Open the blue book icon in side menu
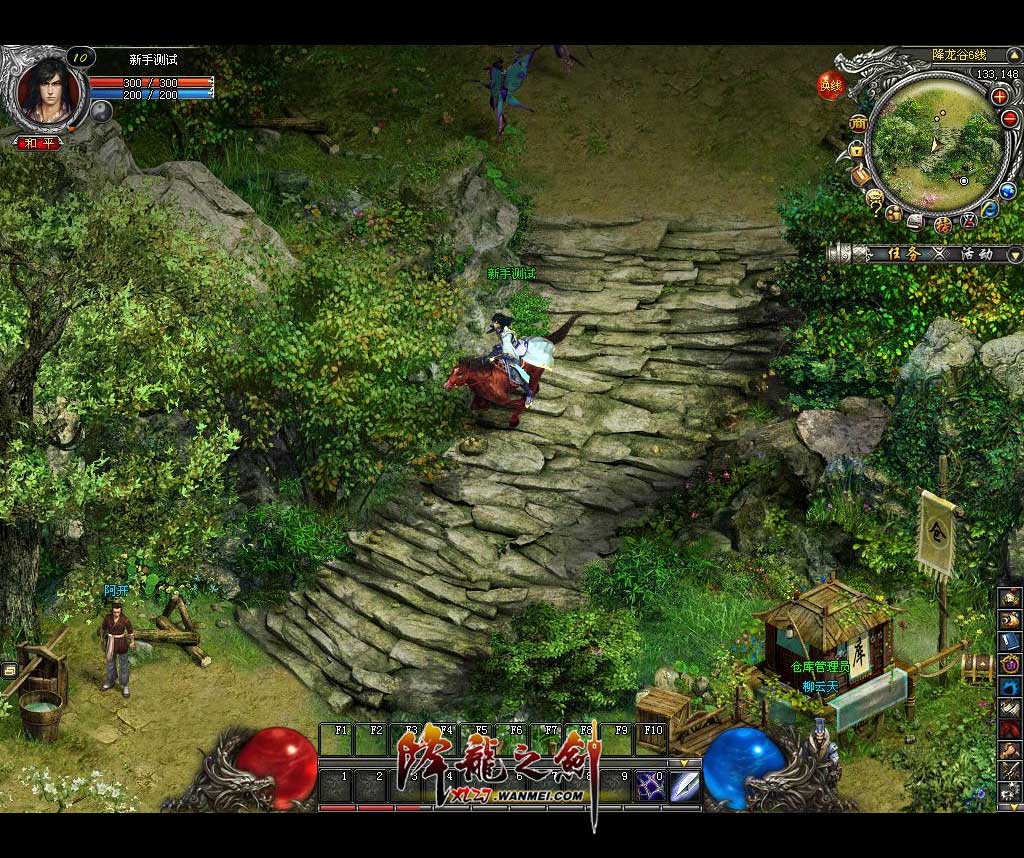The image size is (1024, 858). tap(1009, 641)
